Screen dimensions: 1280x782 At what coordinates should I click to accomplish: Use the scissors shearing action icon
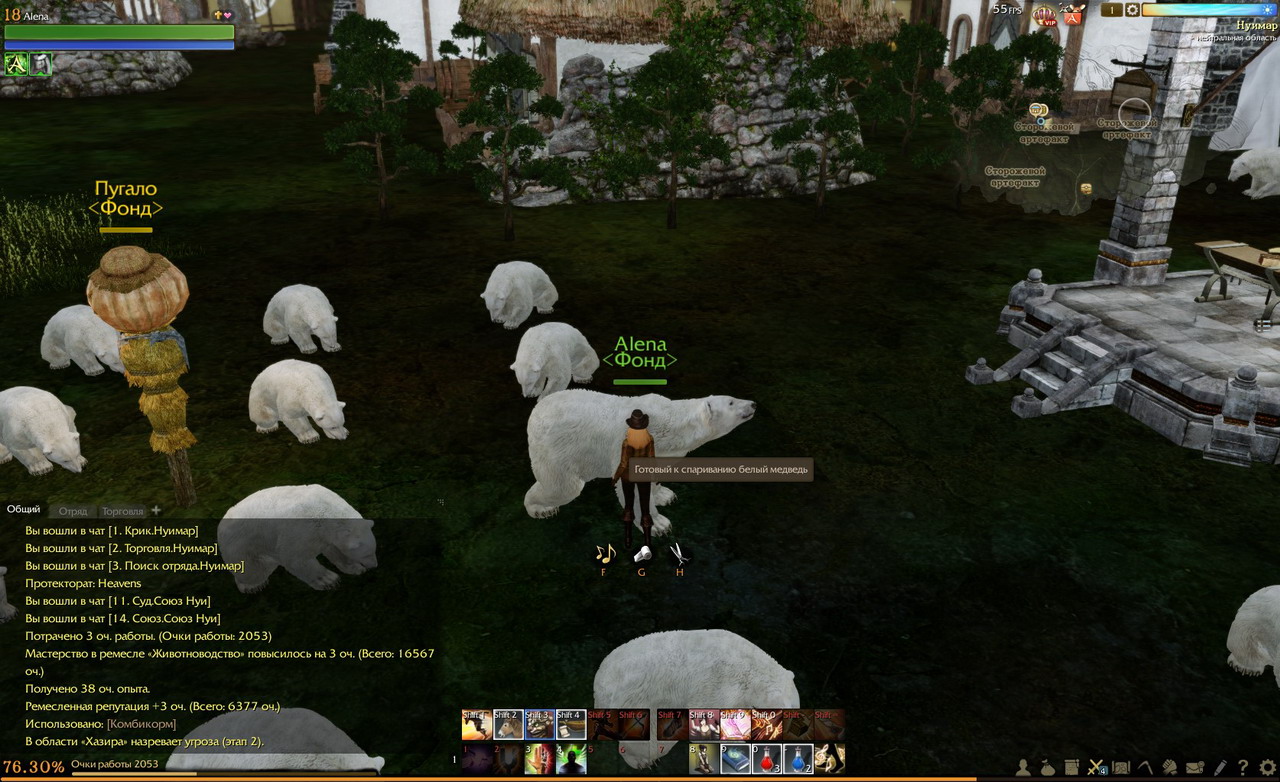pos(679,553)
